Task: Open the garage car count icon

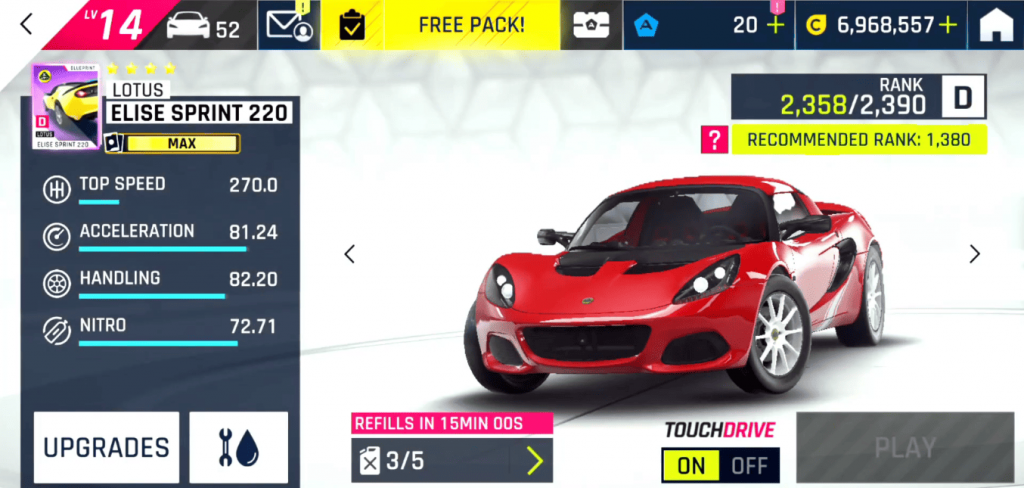Action: (203, 26)
